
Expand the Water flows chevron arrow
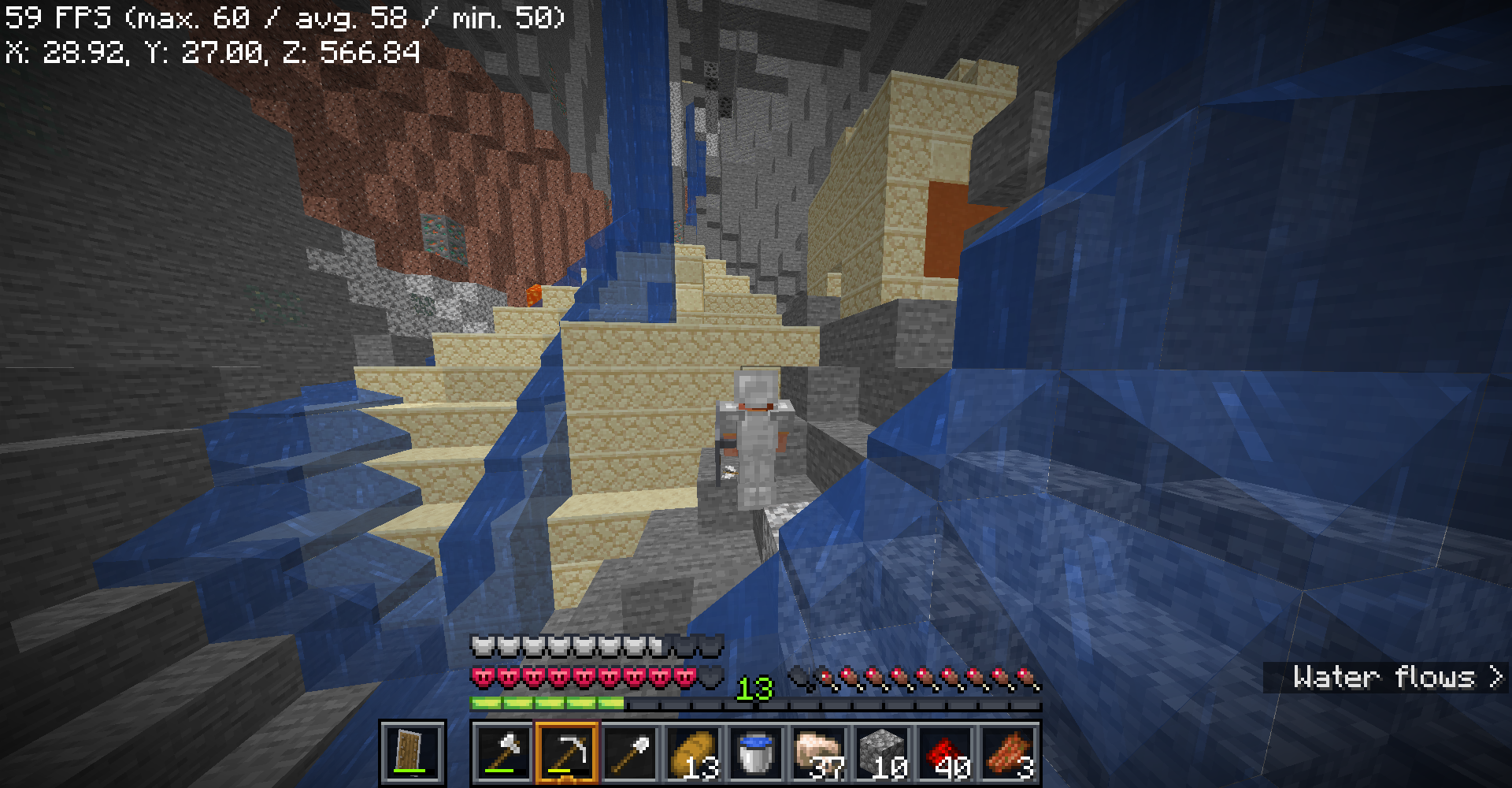(1495, 678)
